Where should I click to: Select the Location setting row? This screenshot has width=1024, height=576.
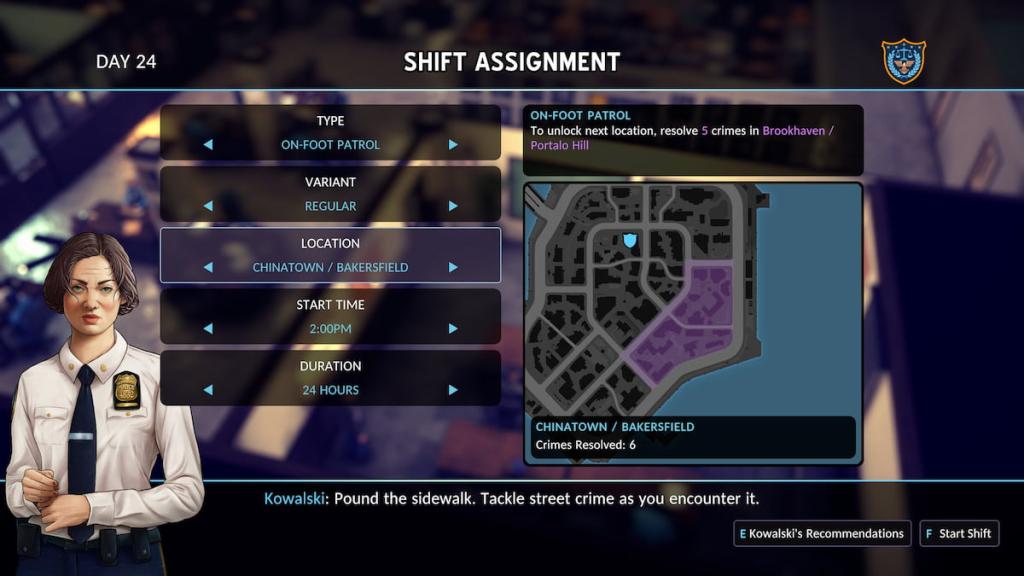click(330, 255)
